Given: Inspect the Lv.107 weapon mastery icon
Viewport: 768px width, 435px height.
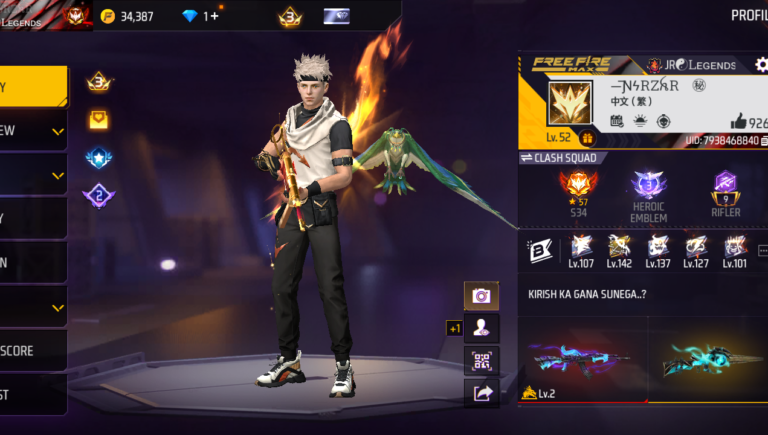Looking at the screenshot, I should point(581,250).
